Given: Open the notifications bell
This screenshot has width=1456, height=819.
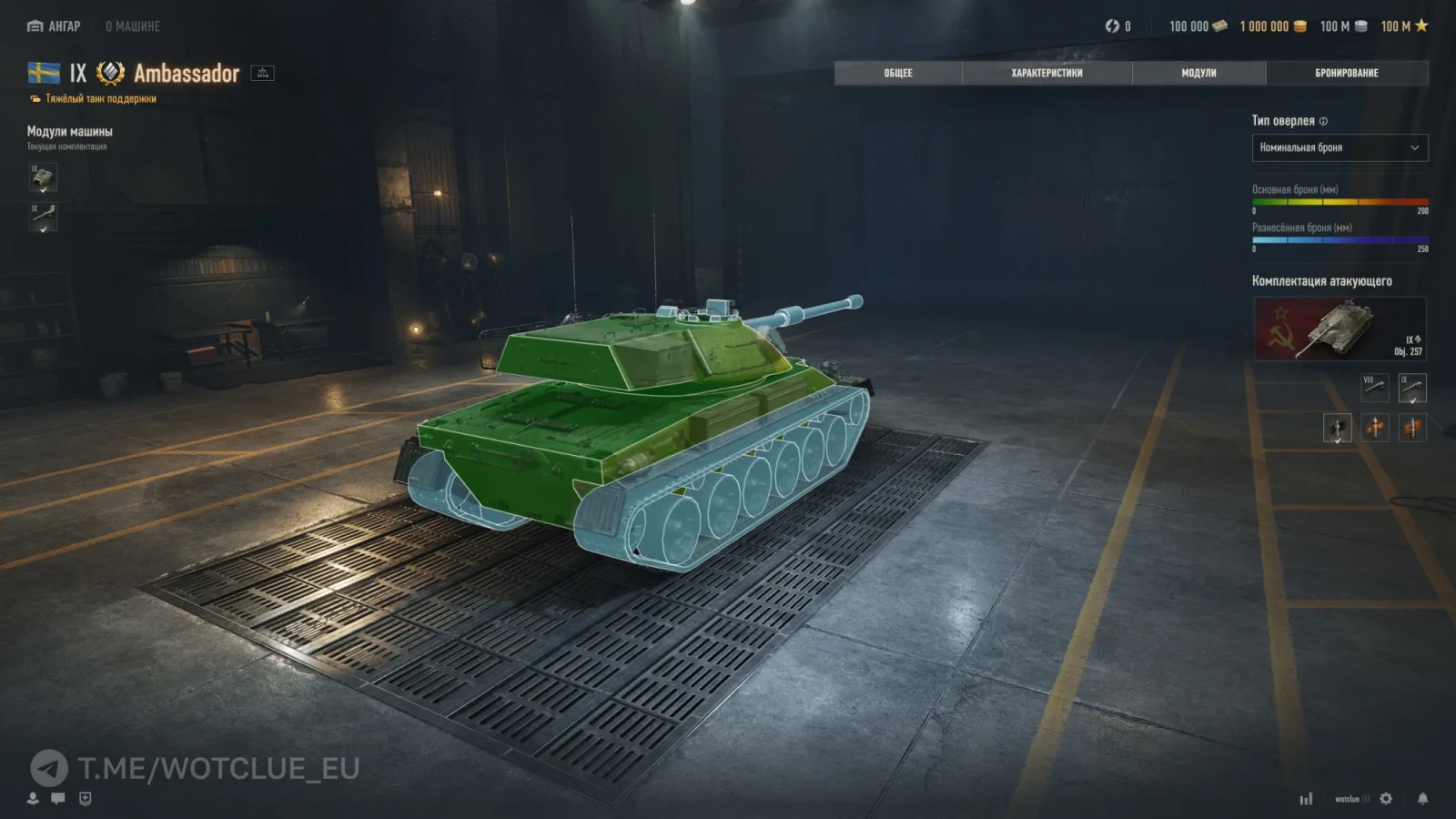Looking at the screenshot, I should tap(1422, 798).
